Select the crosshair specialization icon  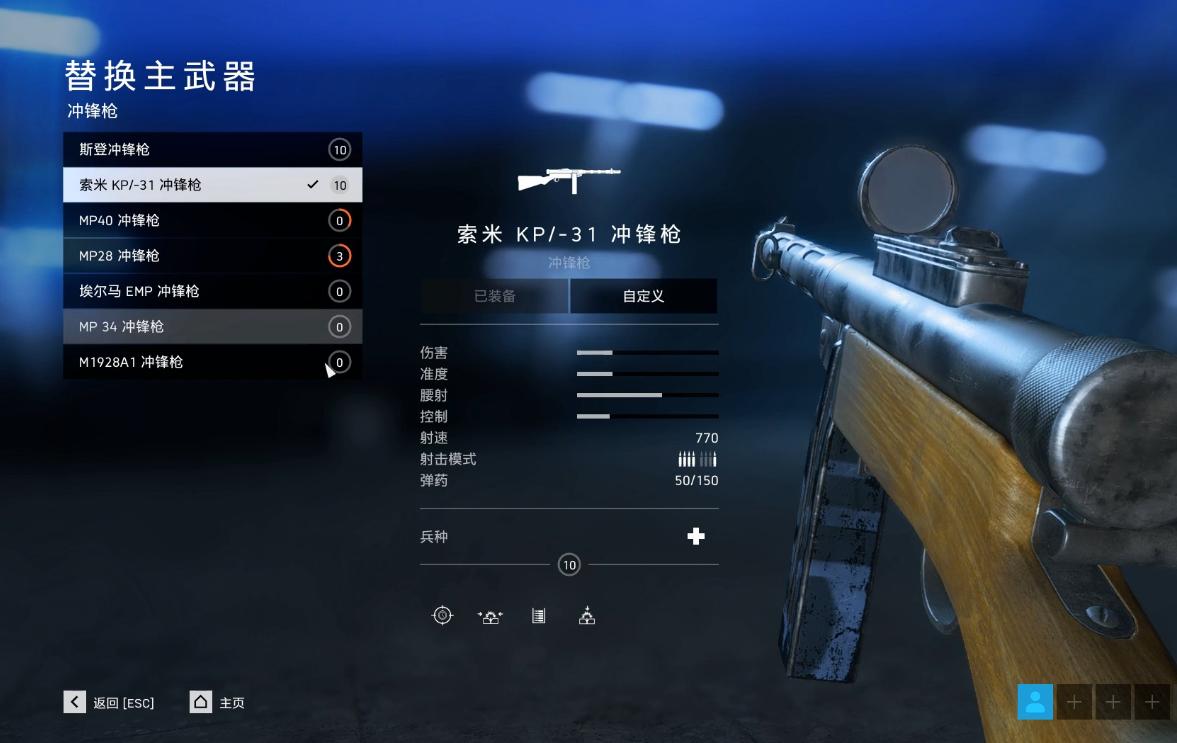tap(442, 616)
